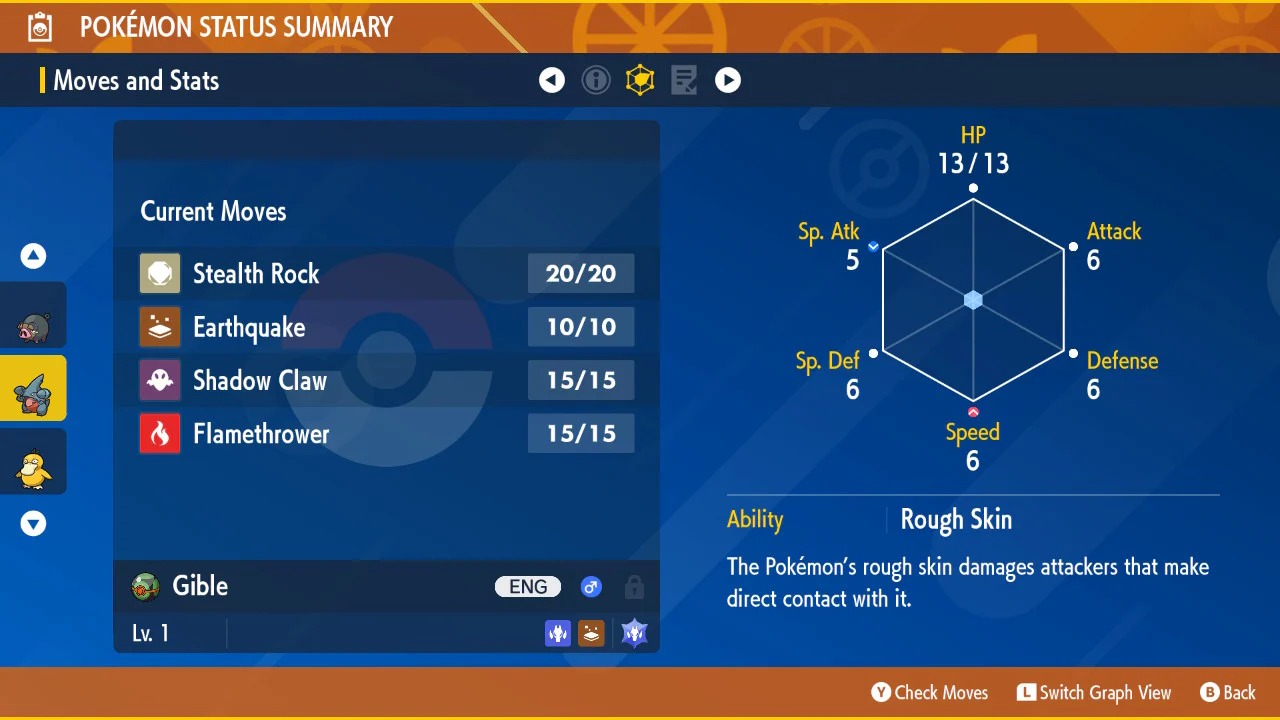This screenshot has height=720, width=1280.
Task: Choose the Earthquake move row
Action: click(386, 327)
